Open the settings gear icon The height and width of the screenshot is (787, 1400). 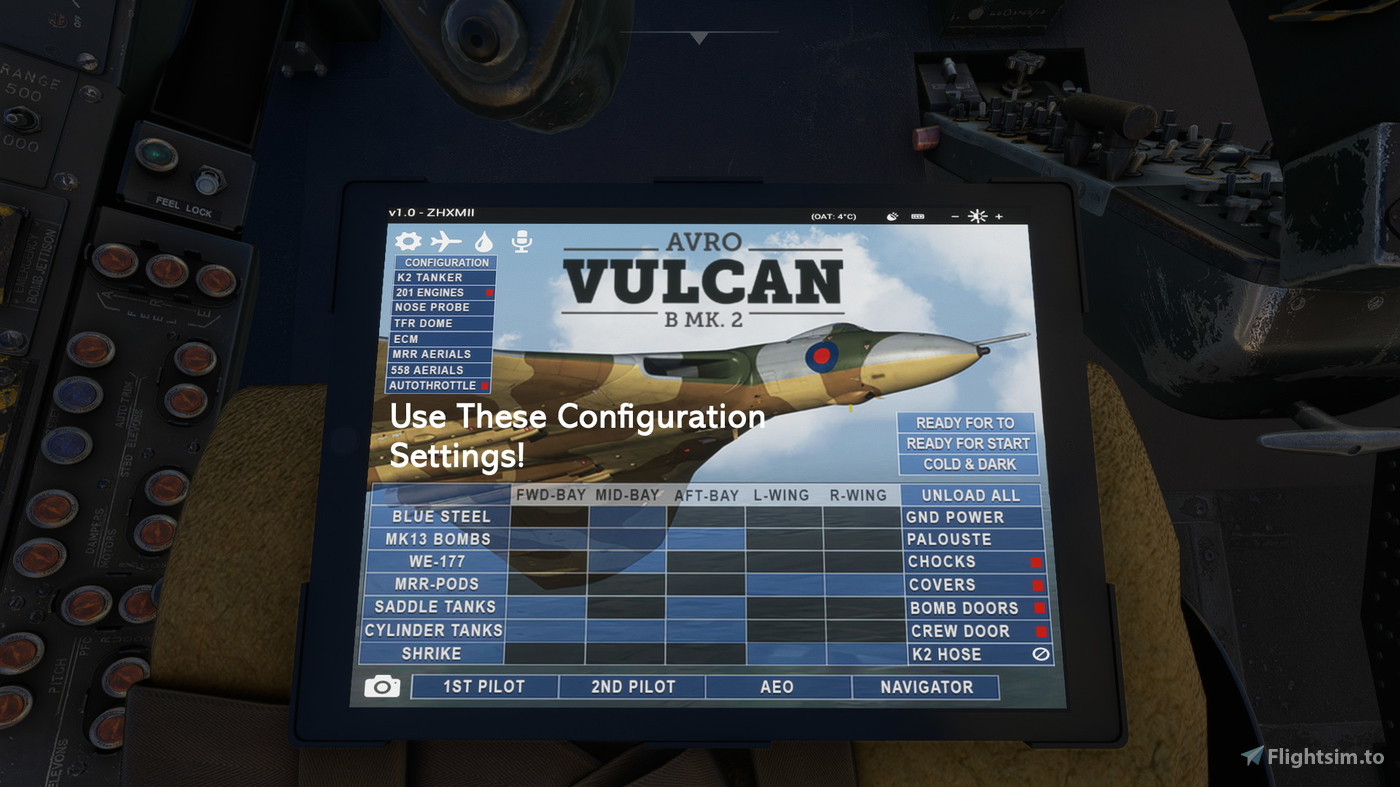pyautogui.click(x=408, y=241)
